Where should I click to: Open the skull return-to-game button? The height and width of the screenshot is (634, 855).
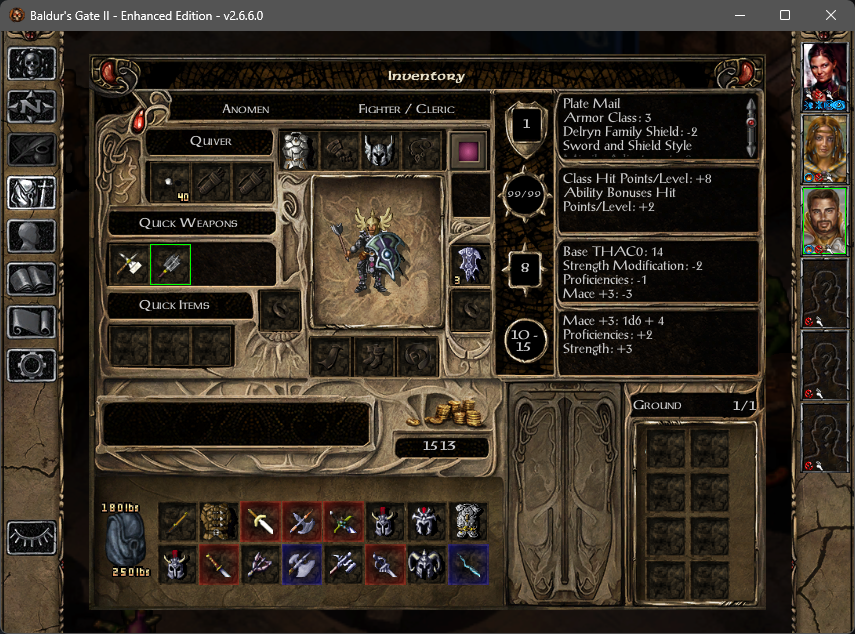[31, 63]
